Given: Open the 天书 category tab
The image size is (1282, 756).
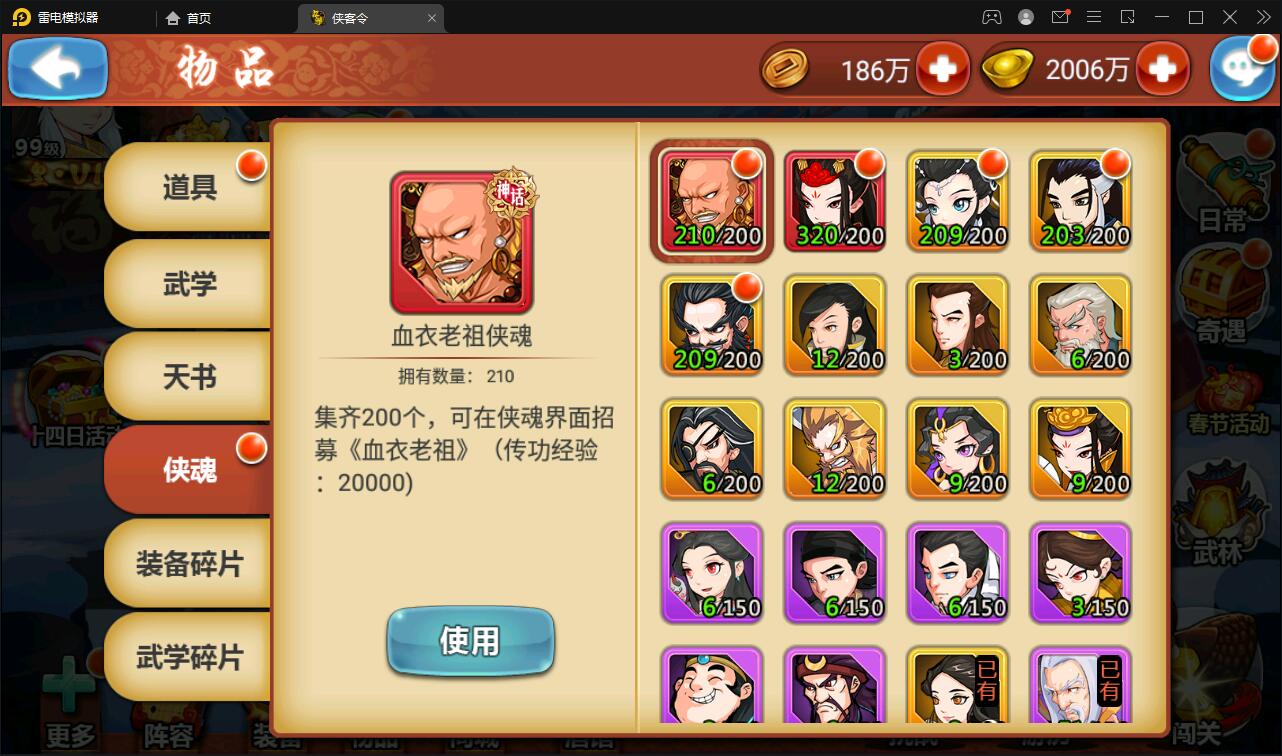Looking at the screenshot, I should 188,378.
